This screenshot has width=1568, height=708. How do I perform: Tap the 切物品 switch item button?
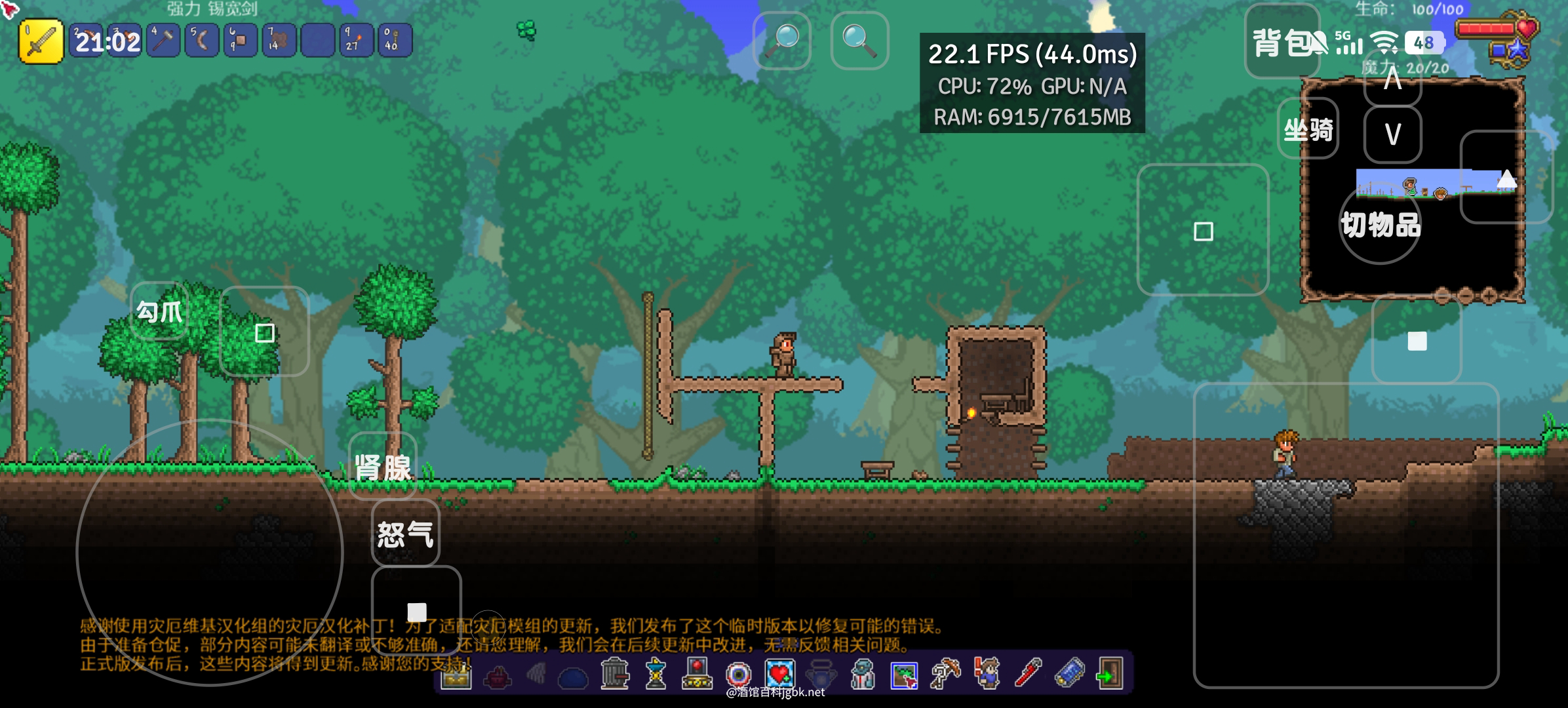pyautogui.click(x=1380, y=225)
